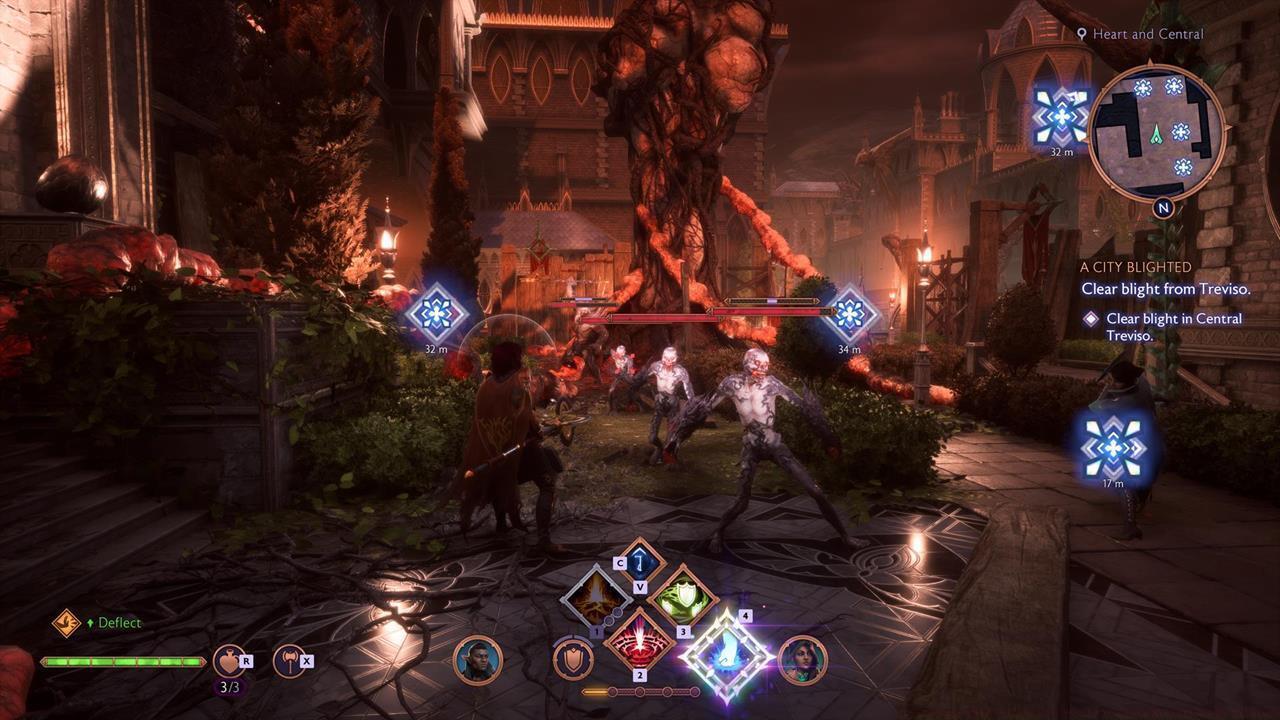Viewport: 1280px width, 720px height.
Task: Click the blight marker showing 17 m
Action: [x=1111, y=450]
